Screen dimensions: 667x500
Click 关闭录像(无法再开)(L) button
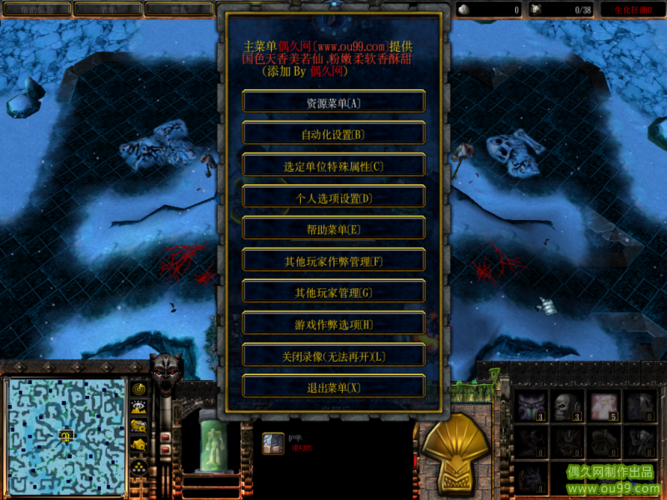(x=333, y=356)
